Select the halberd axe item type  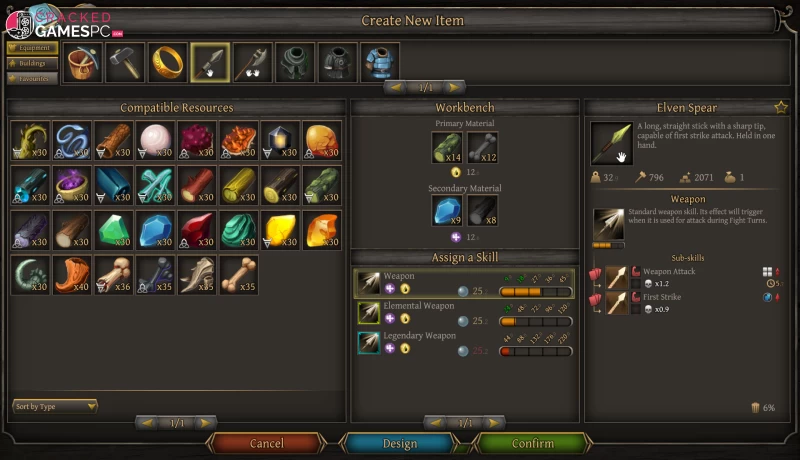pyautogui.click(x=253, y=63)
